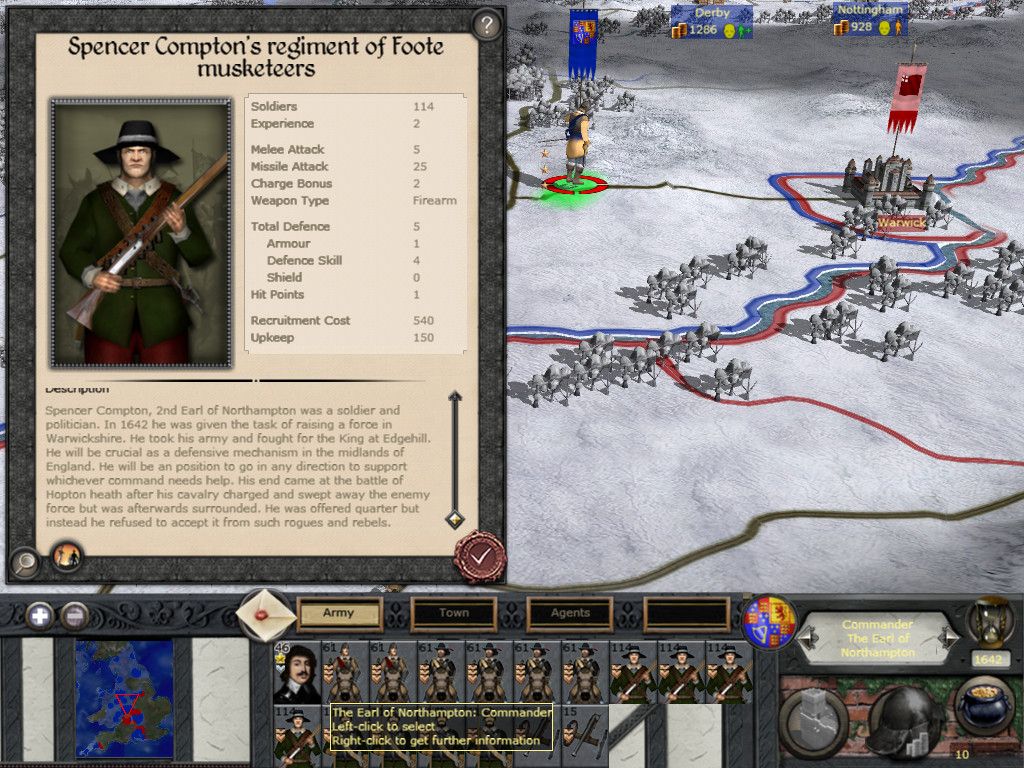This screenshot has height=768, width=1024.
Task: Open help with the question mark button
Action: (486, 24)
